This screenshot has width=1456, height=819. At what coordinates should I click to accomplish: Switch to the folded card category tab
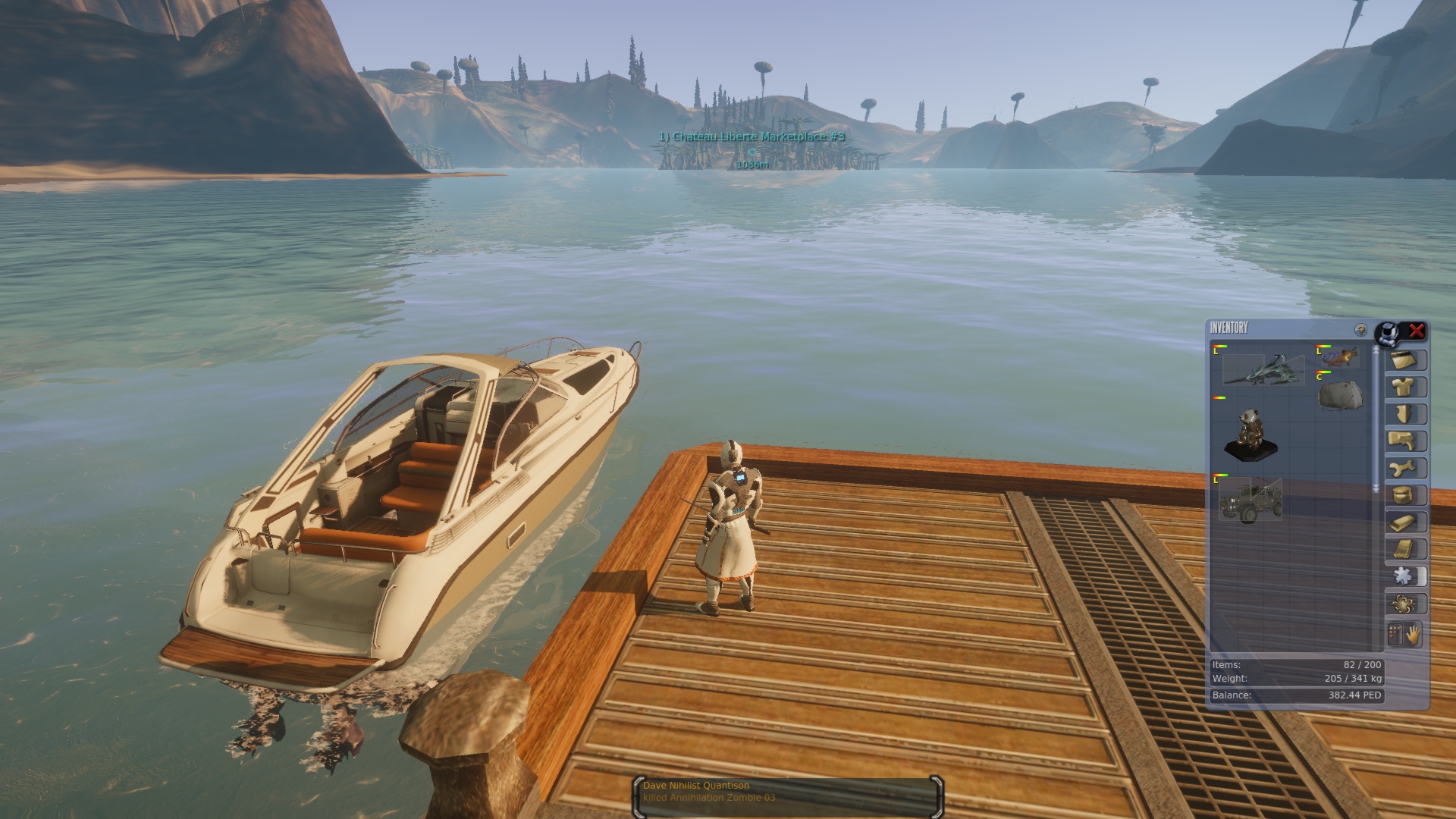tap(1404, 360)
